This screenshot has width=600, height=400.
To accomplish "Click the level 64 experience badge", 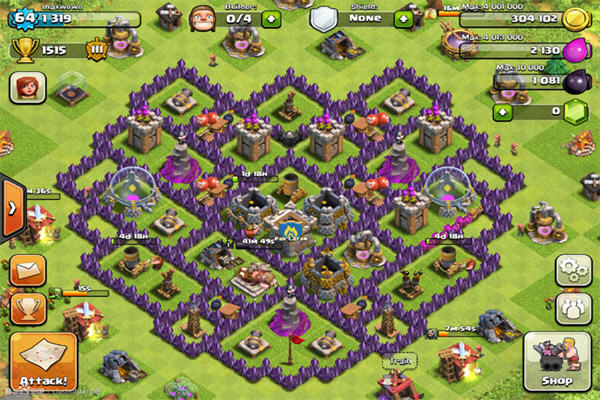I will (x=23, y=18).
